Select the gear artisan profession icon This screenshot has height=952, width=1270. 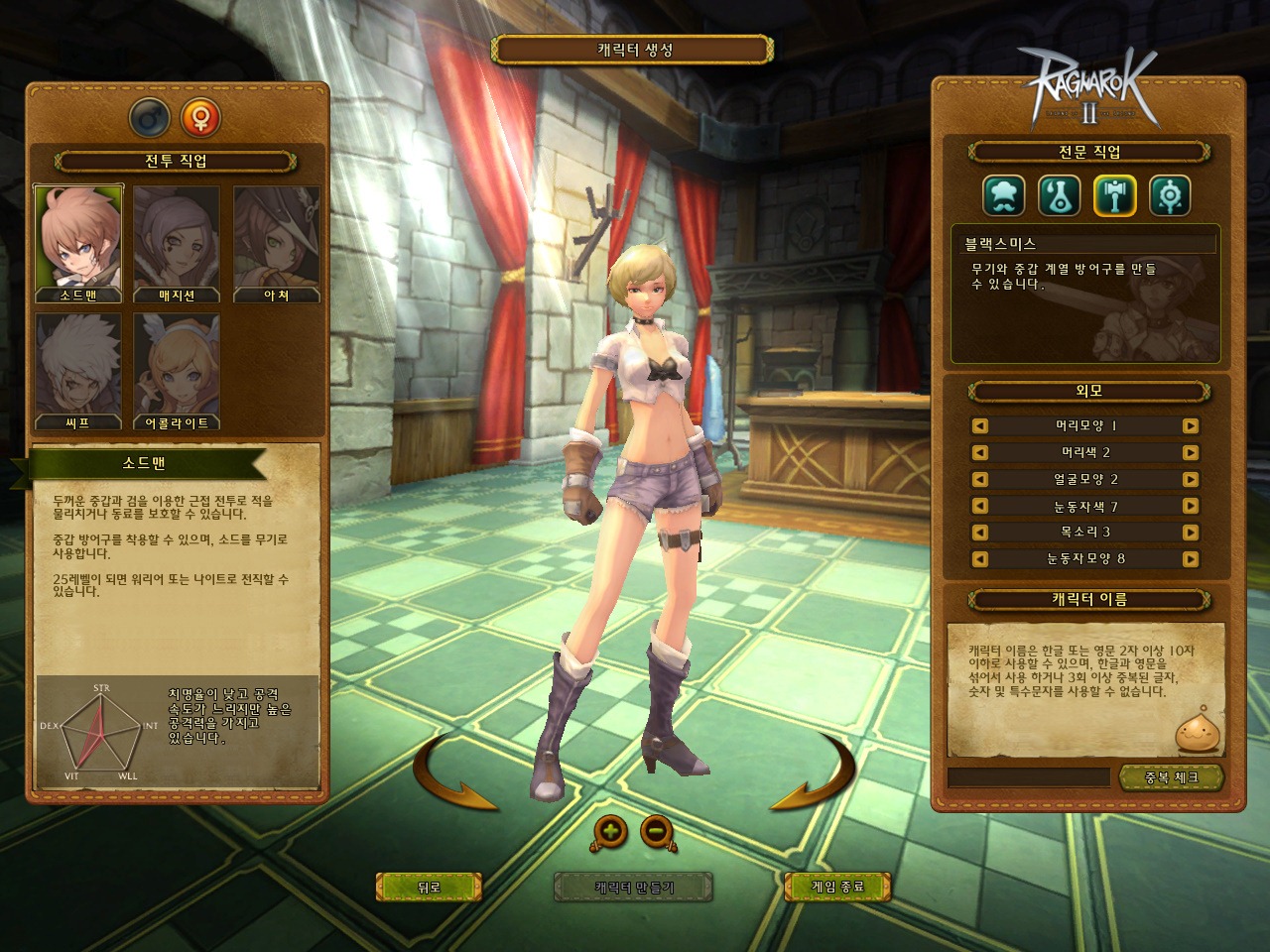coord(1170,195)
